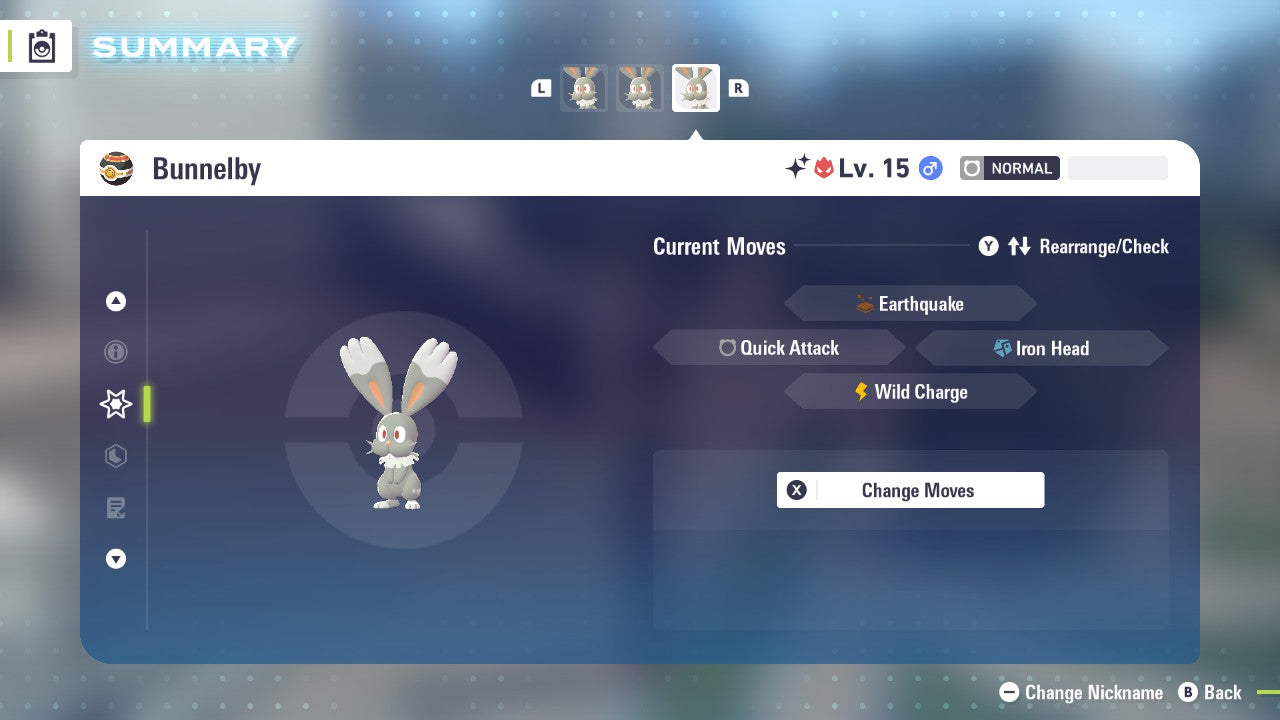Click the blue male gender icon
The height and width of the screenshot is (720, 1280).
[930, 168]
